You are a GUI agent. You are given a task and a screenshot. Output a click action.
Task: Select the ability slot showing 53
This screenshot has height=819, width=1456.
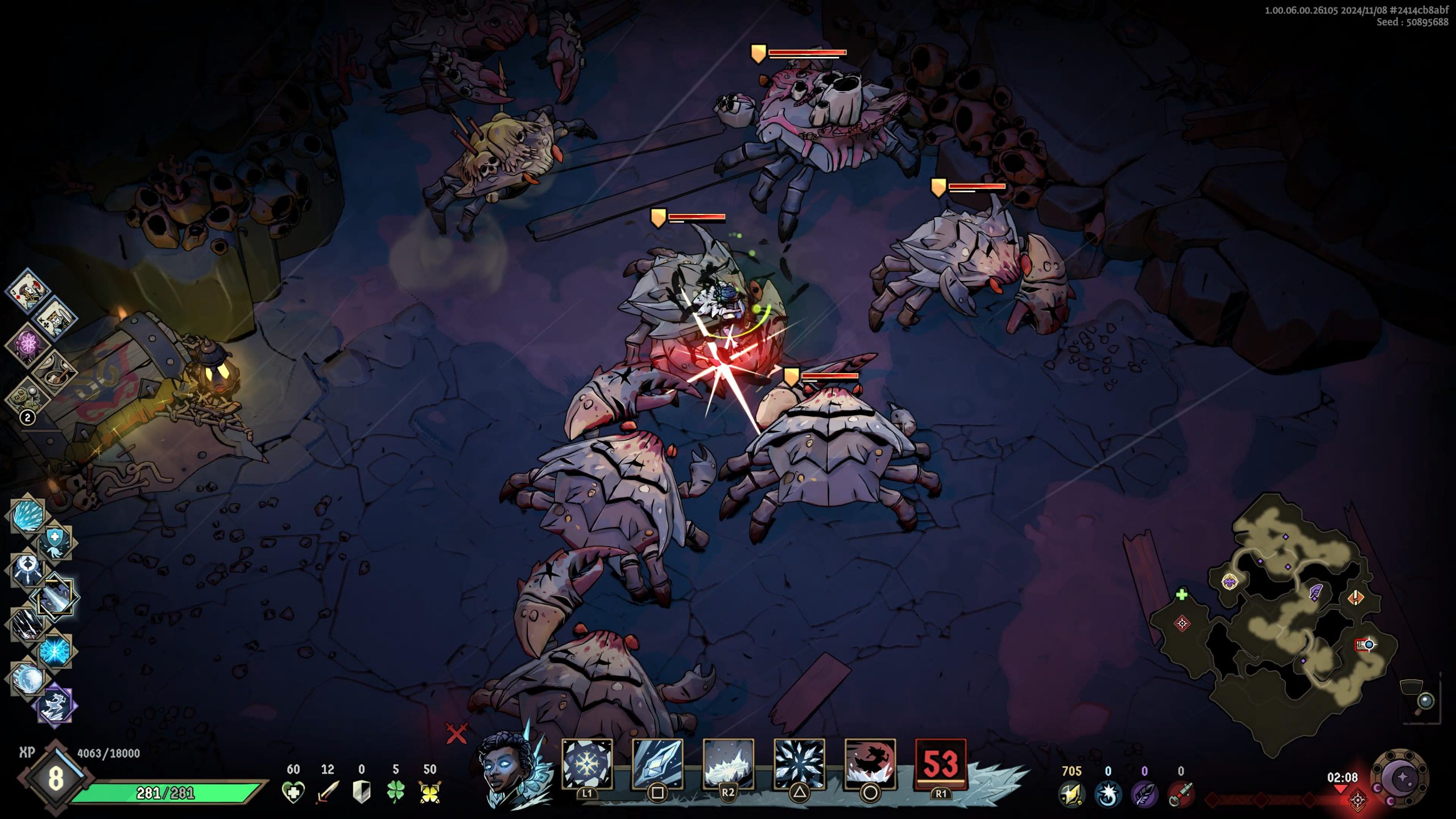(941, 763)
